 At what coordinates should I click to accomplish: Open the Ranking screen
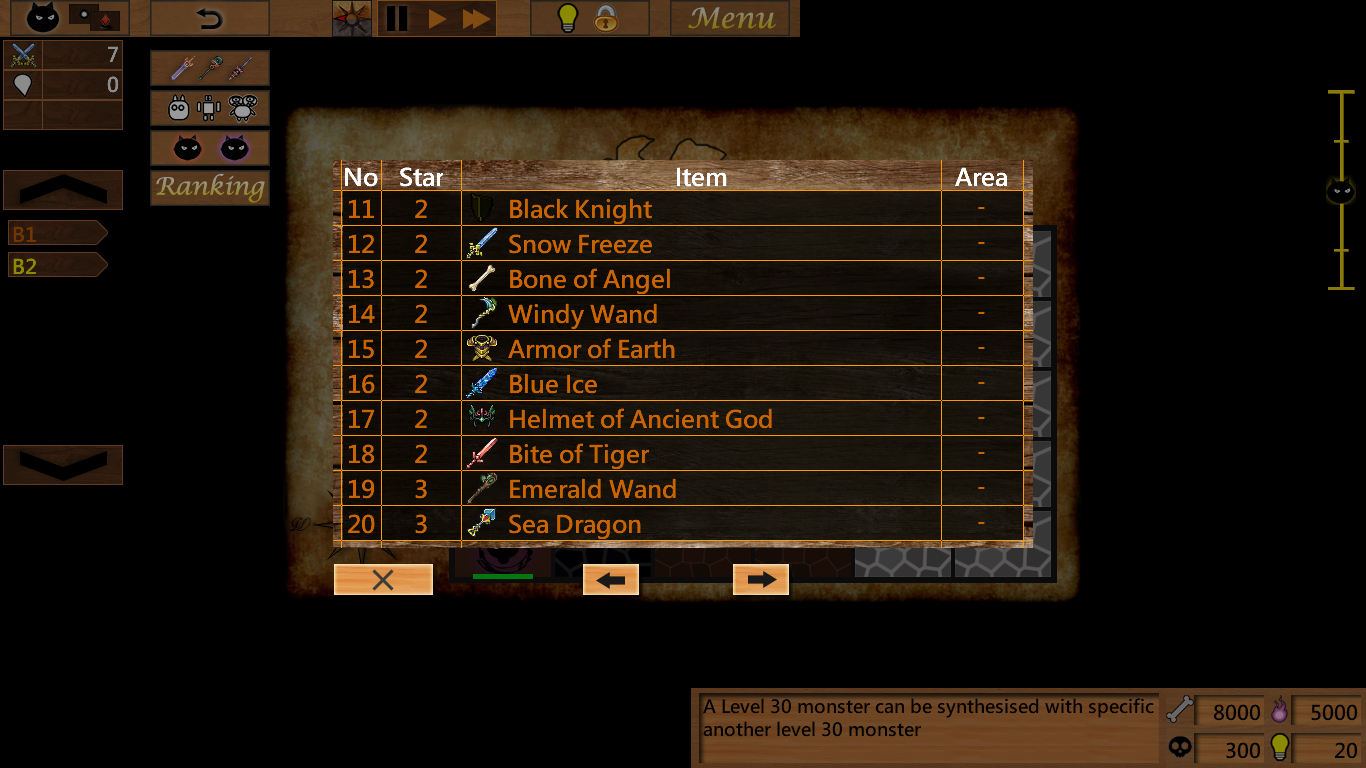[x=209, y=187]
